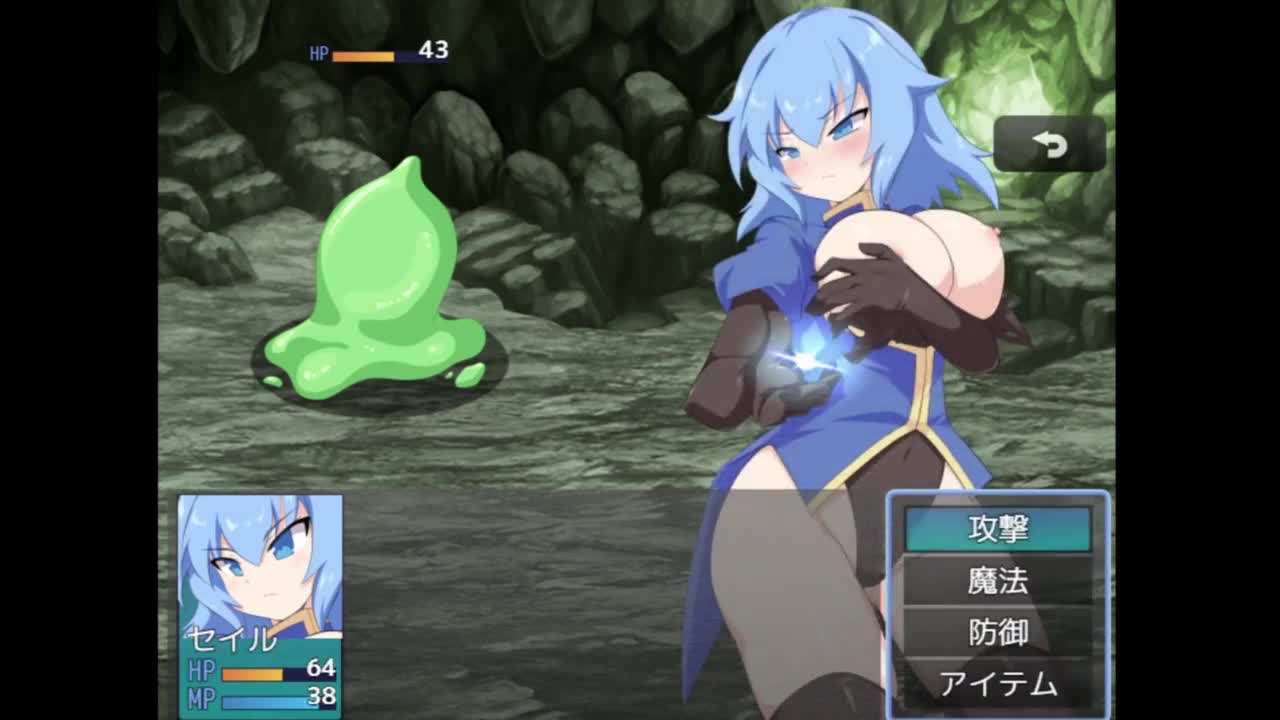Click the back arrow button
Viewport: 1280px width, 720px height.
click(x=1049, y=145)
